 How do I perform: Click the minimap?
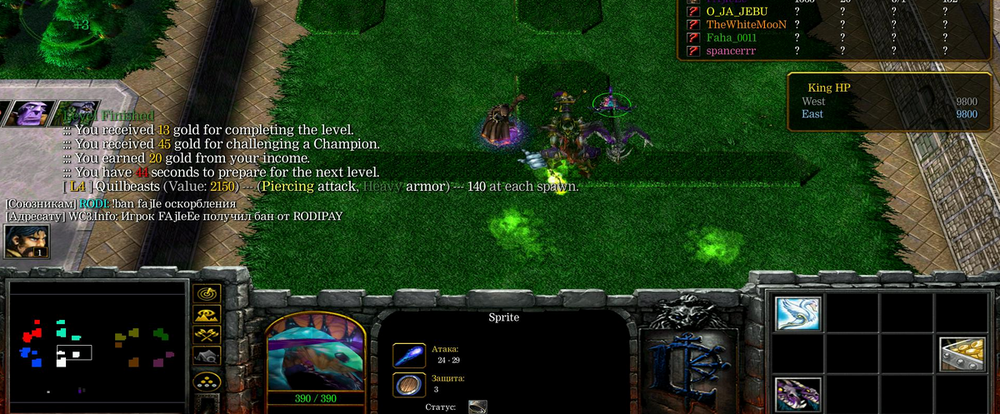coord(96,346)
